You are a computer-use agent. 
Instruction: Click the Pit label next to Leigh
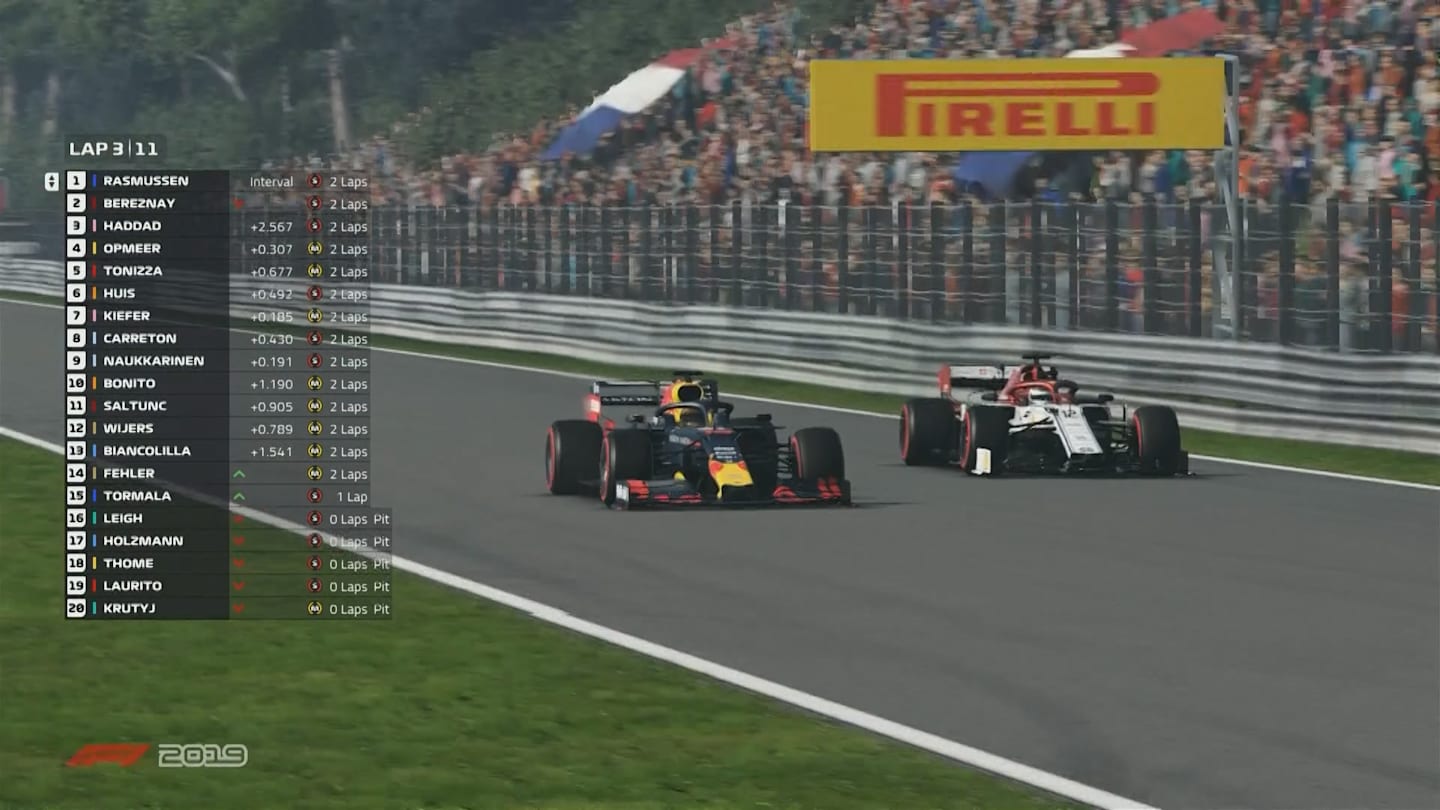click(x=381, y=518)
